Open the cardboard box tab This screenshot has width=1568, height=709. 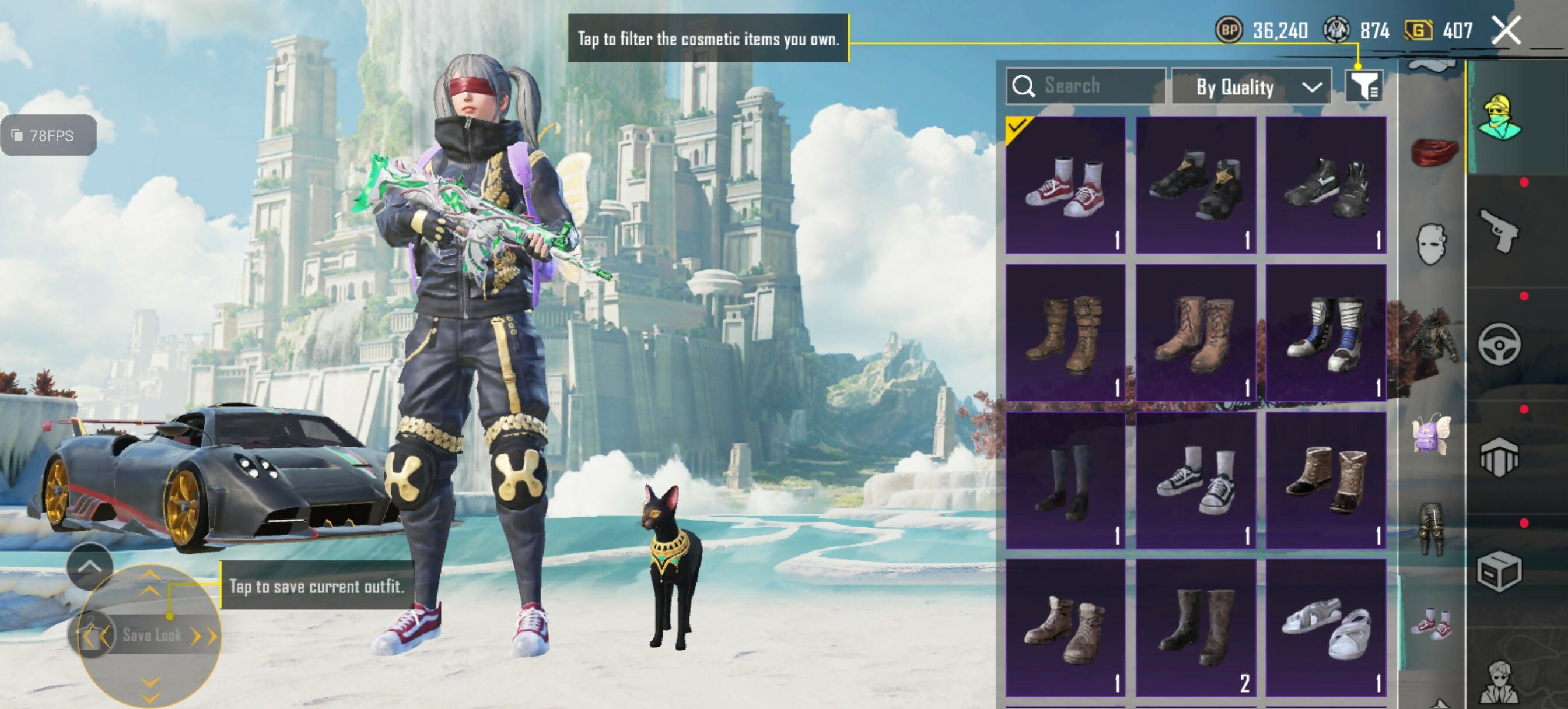click(1499, 571)
